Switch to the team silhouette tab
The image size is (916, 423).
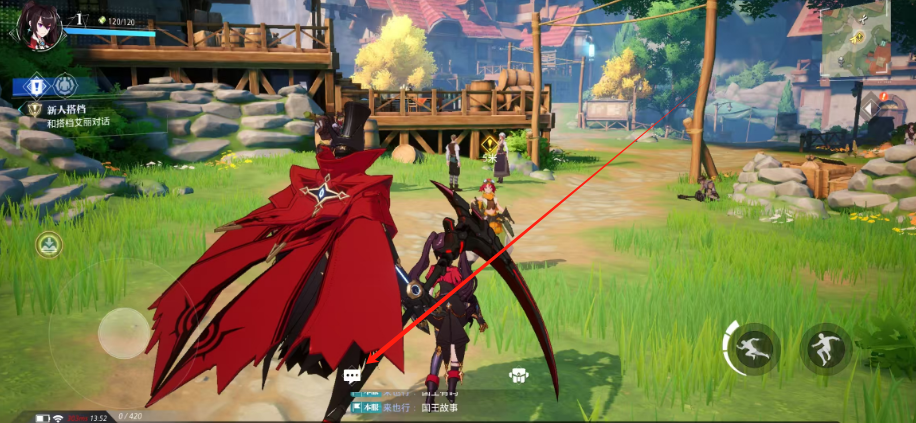coord(65,85)
